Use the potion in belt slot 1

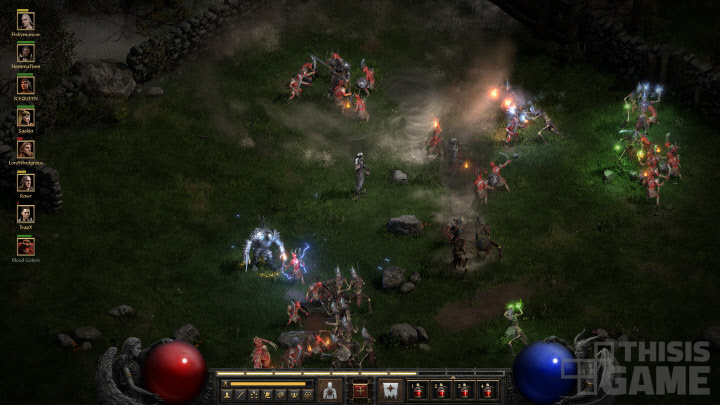pyautogui.click(x=418, y=390)
